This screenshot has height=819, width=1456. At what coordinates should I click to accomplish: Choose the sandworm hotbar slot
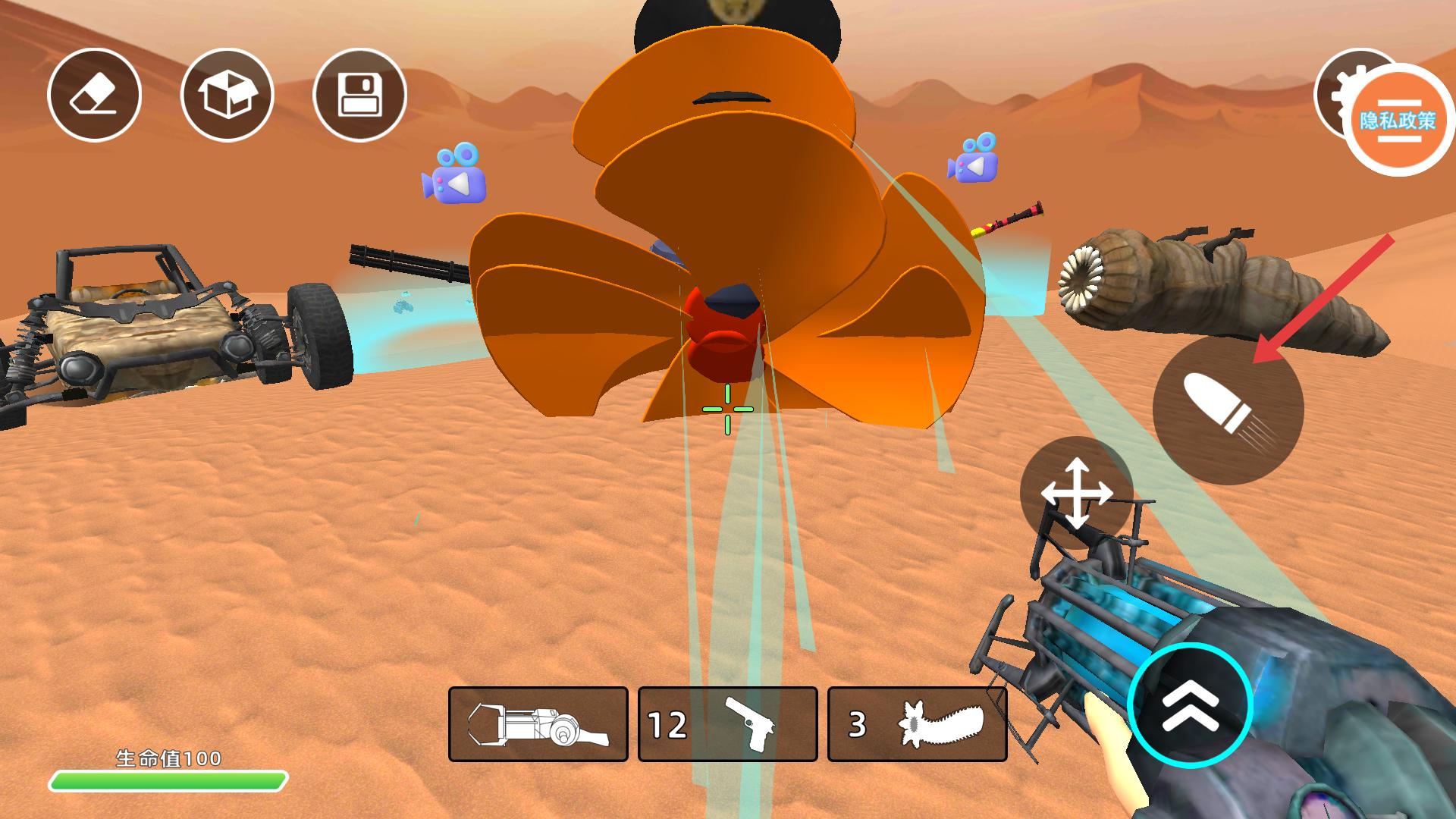[x=918, y=724]
